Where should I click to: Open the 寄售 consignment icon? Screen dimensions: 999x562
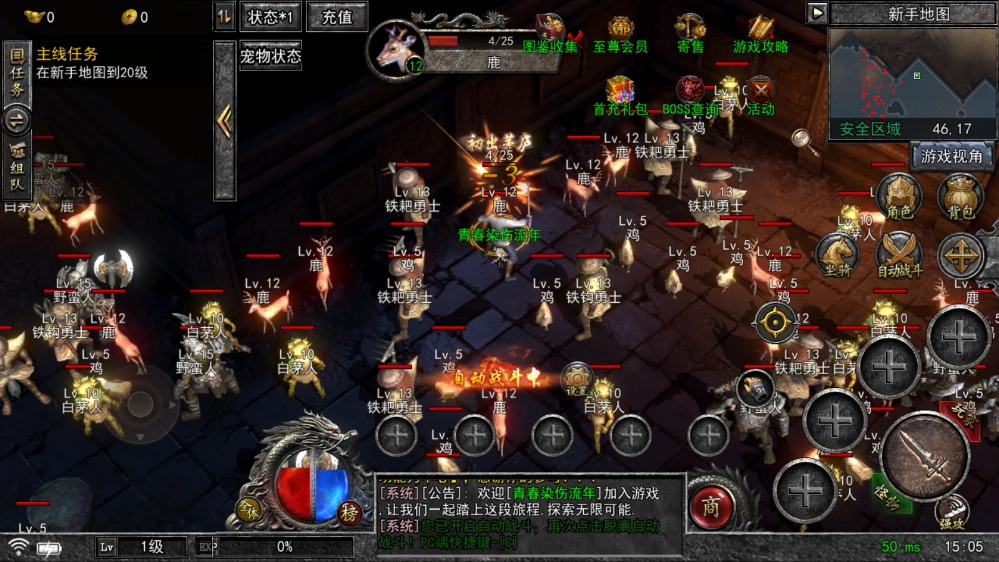coord(690,32)
